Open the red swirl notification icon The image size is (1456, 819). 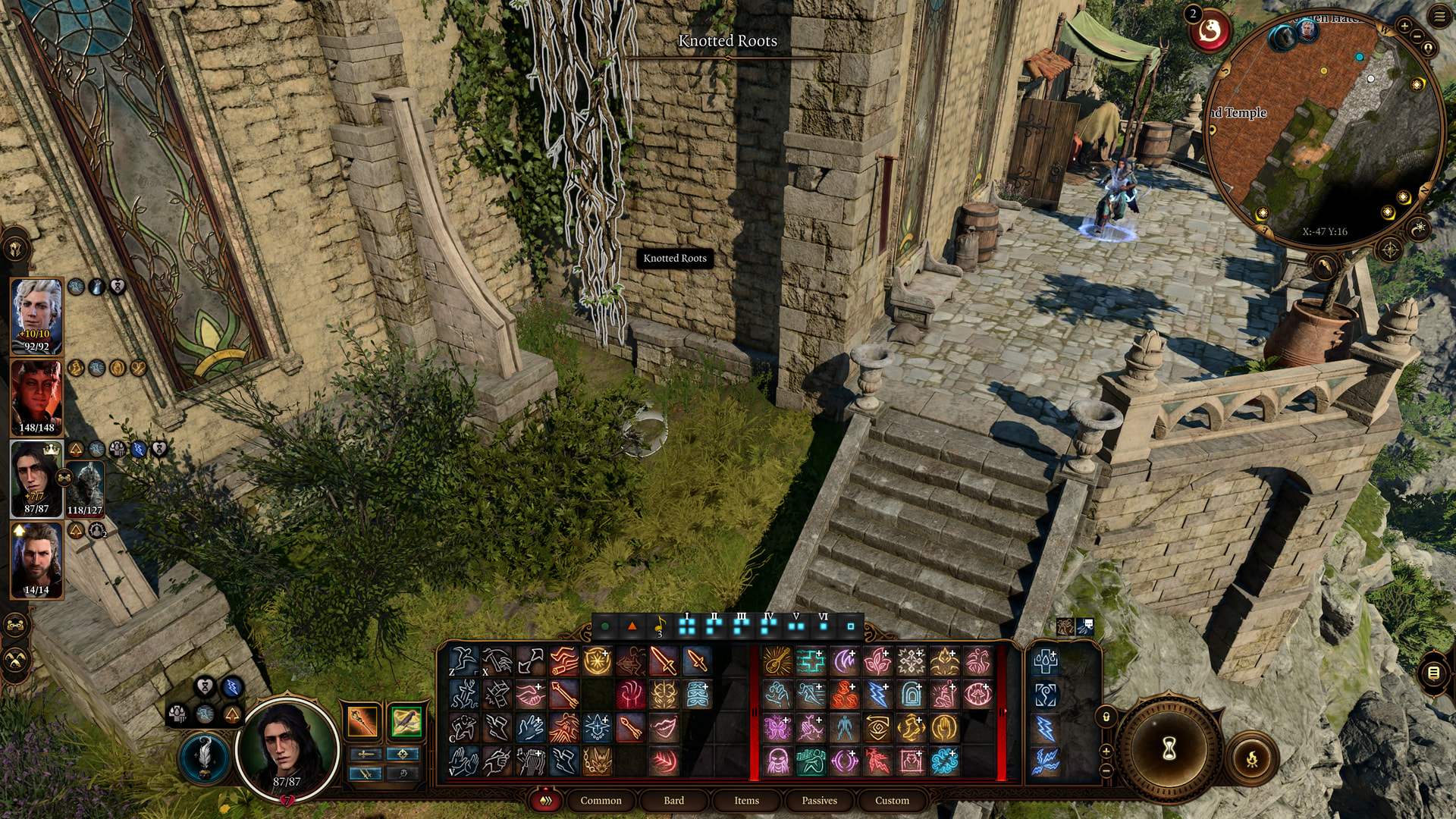(1210, 32)
